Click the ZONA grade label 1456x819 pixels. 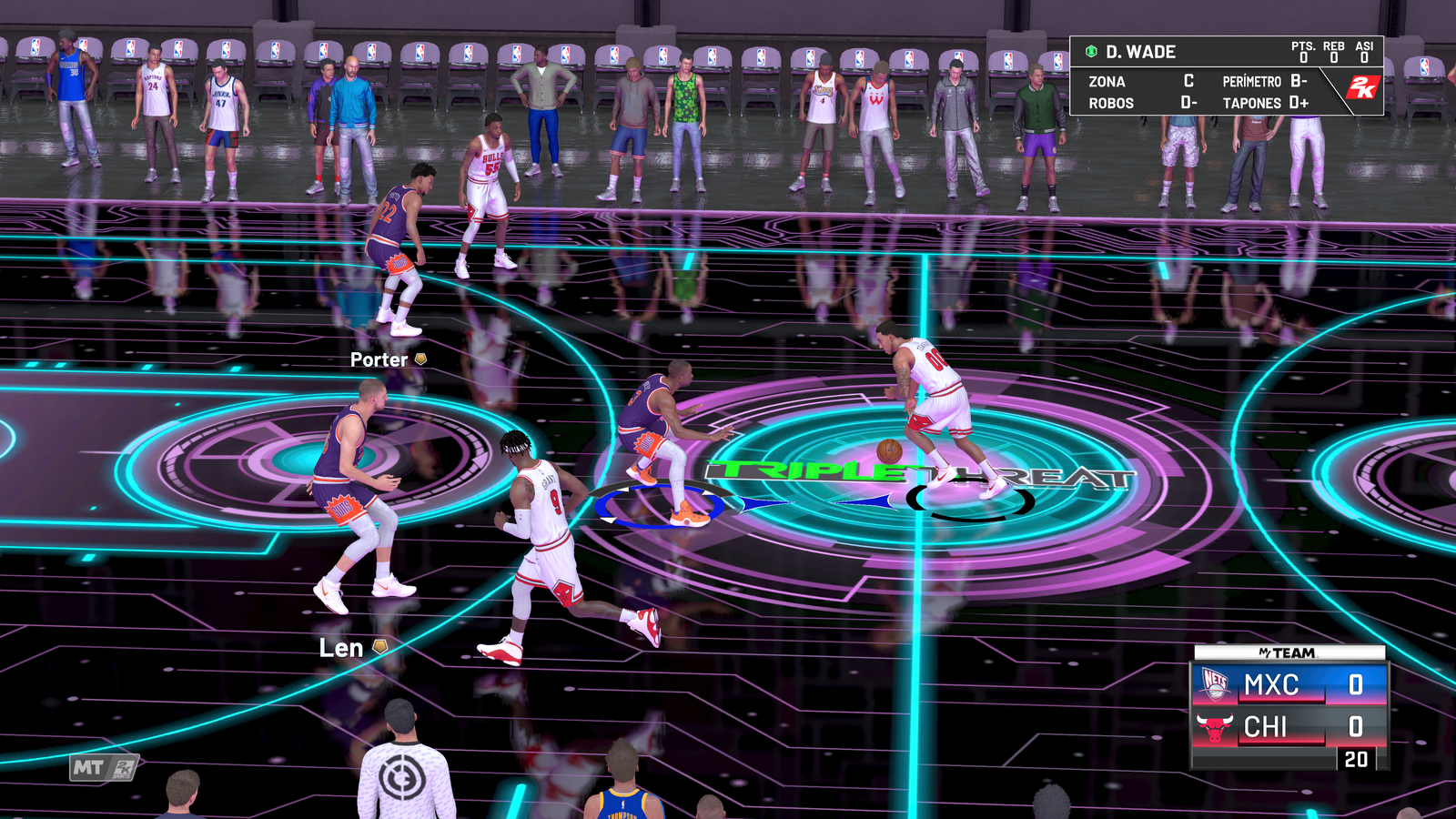coord(1107,82)
